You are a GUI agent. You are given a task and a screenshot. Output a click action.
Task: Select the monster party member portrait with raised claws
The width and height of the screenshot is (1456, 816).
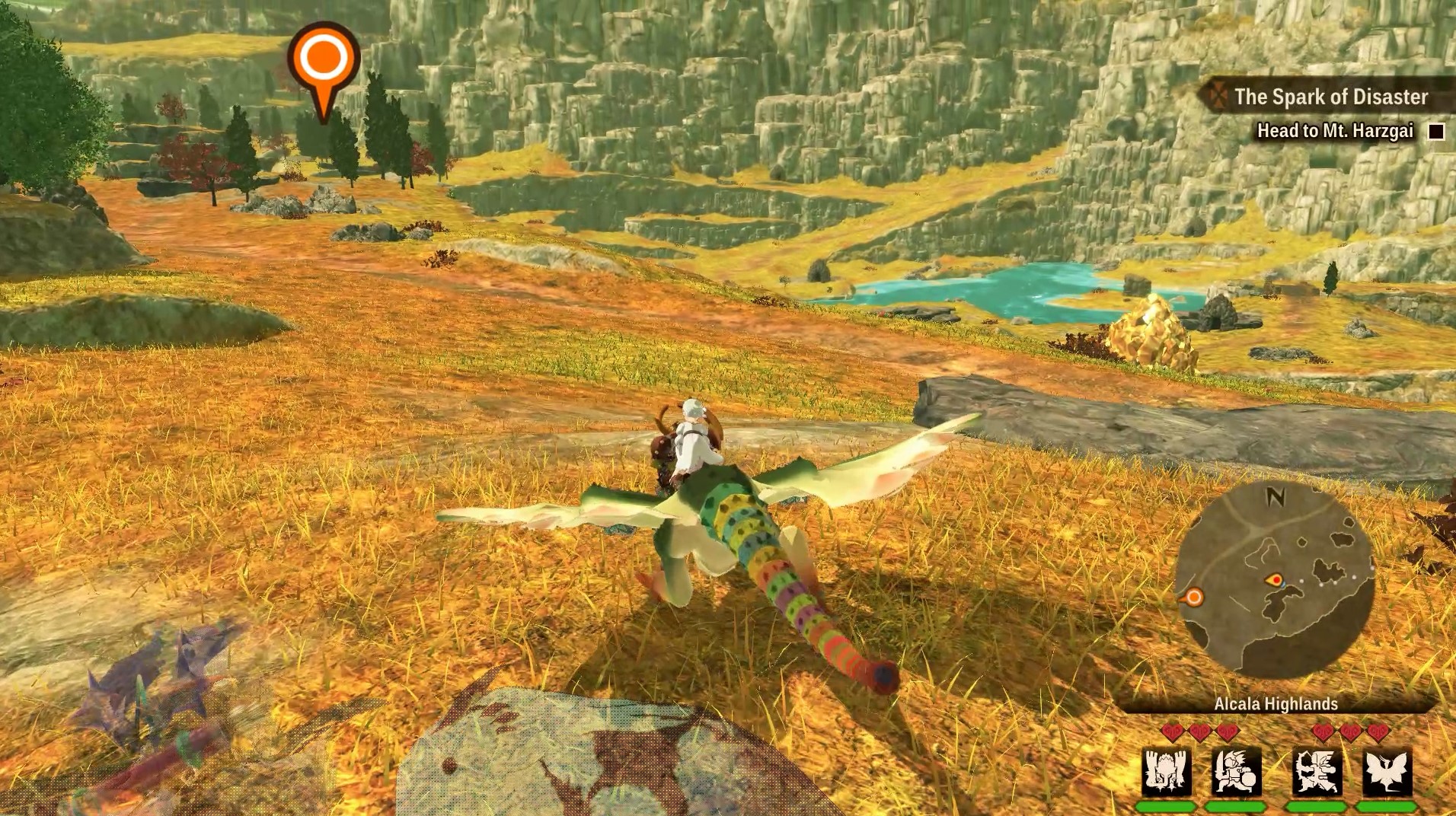tap(1167, 772)
